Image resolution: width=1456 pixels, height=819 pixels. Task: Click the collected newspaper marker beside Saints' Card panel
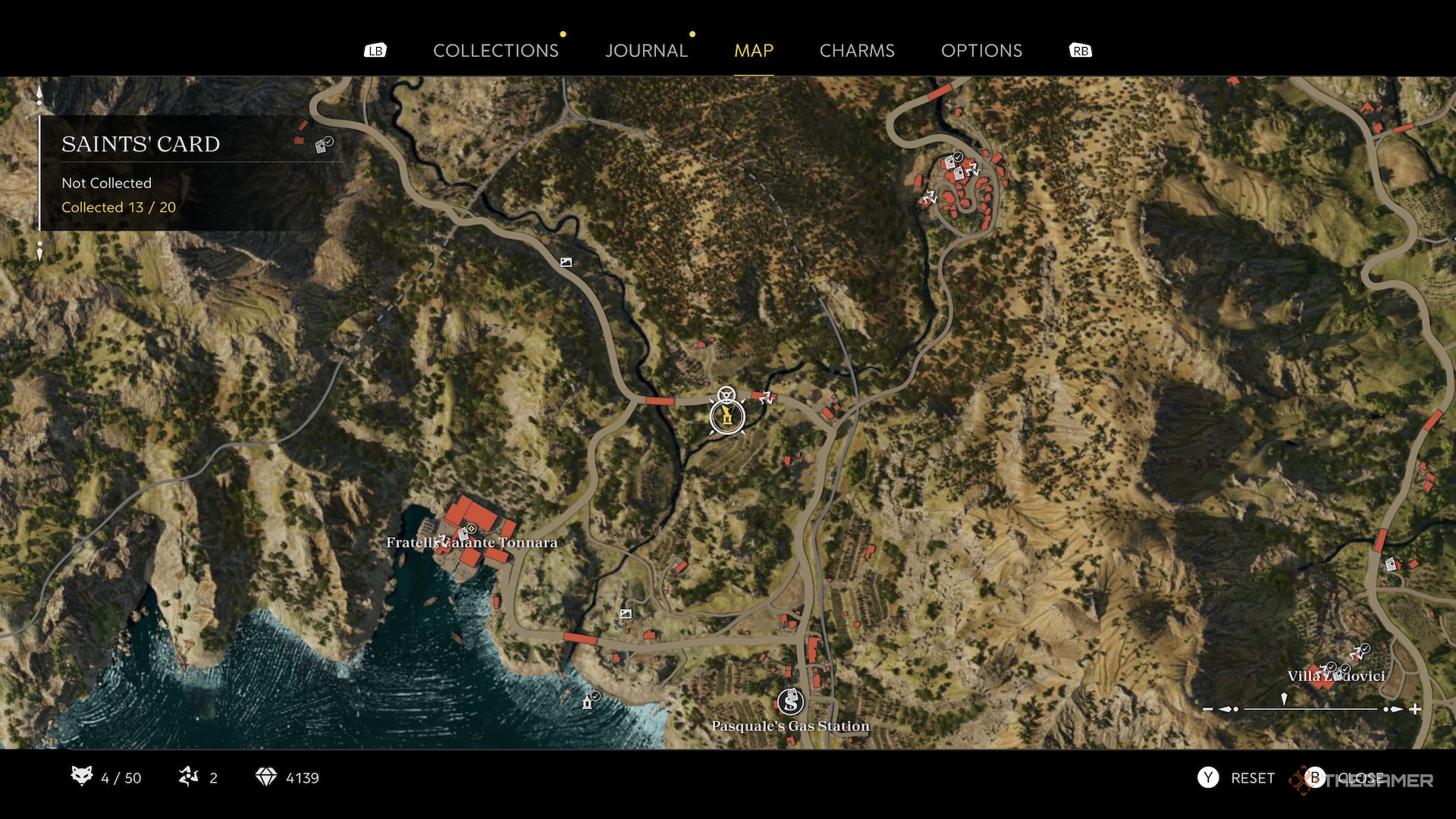(323, 146)
